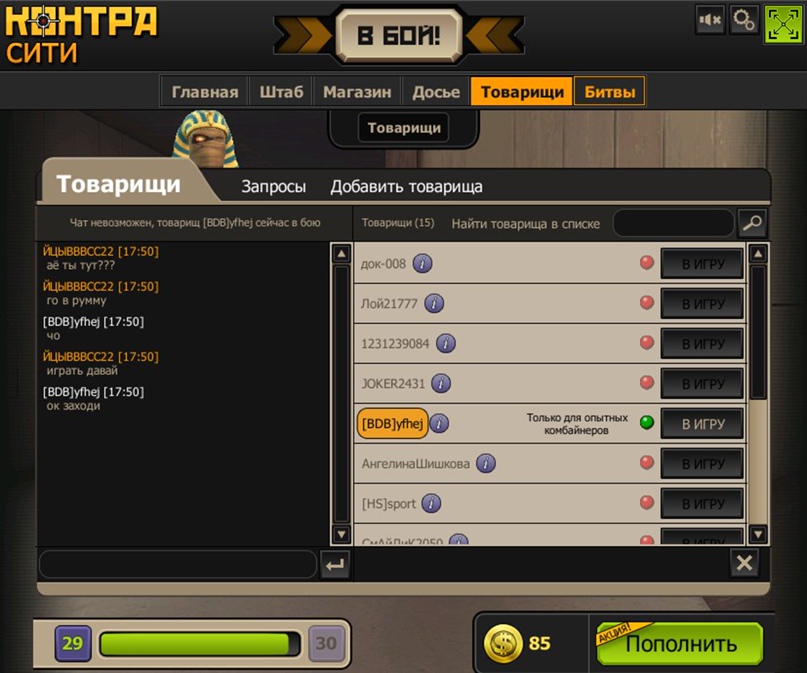Open the Главная tab
The width and height of the screenshot is (807, 673).
coord(205,92)
